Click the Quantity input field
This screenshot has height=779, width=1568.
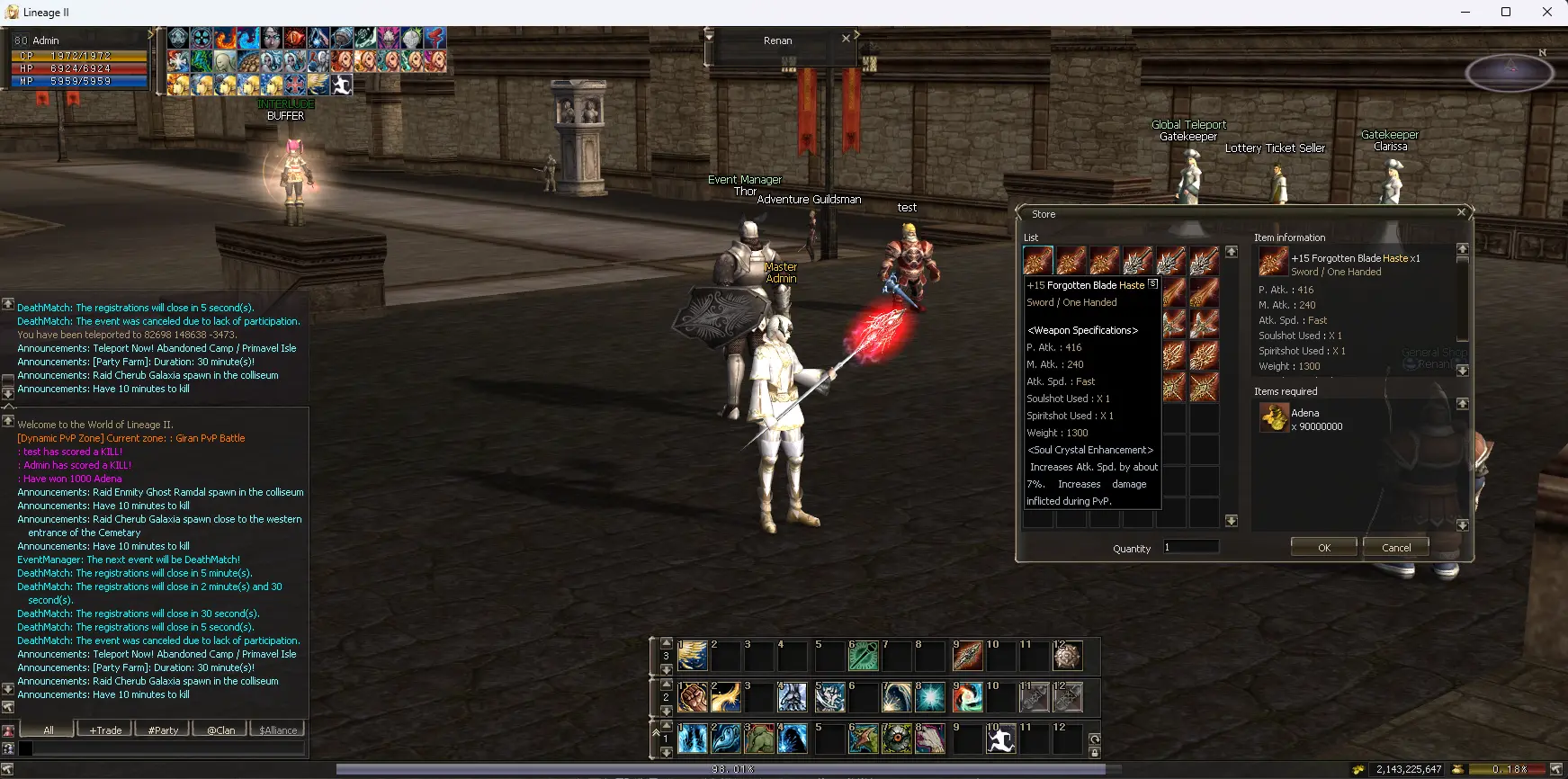pos(1191,547)
